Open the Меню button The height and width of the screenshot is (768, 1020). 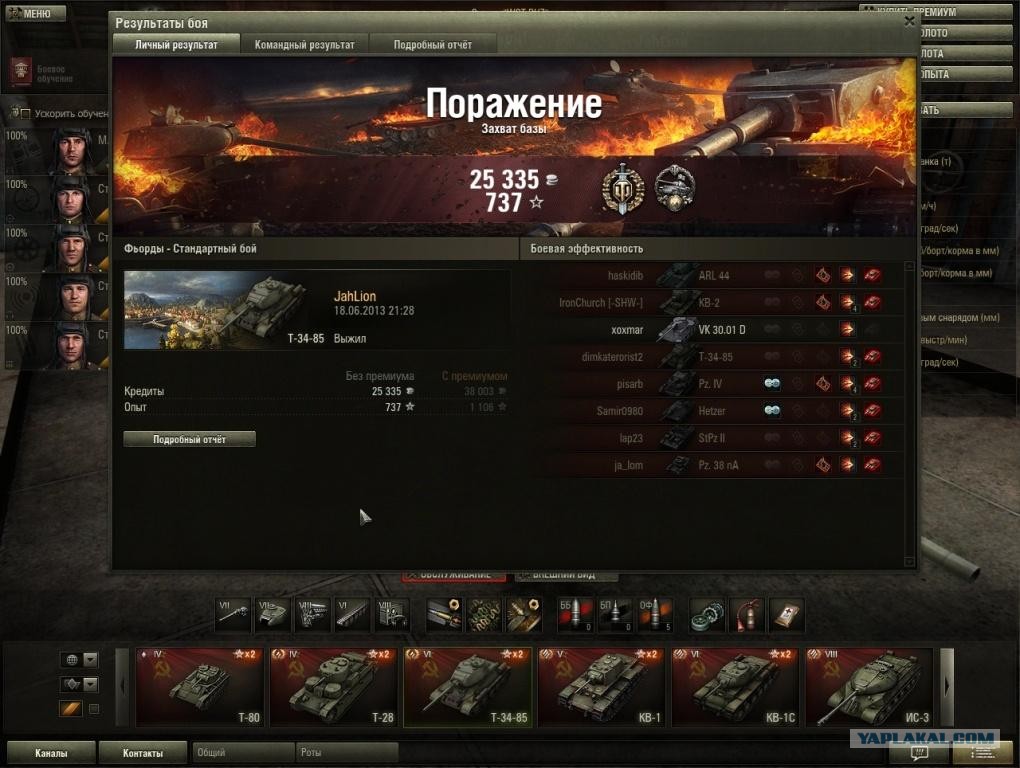(29, 13)
